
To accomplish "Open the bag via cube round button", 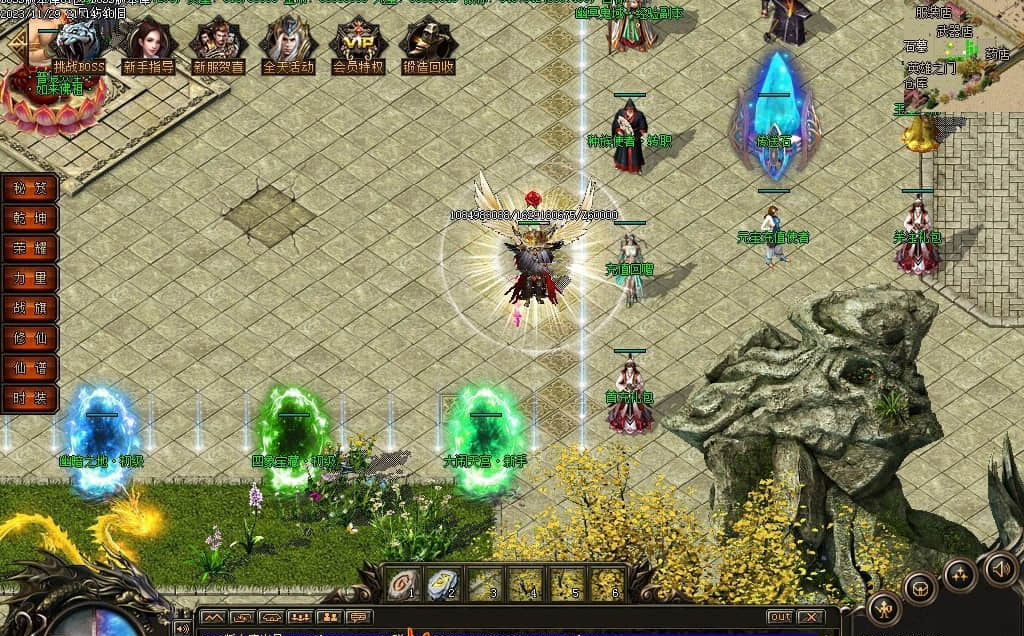I will coord(920,588).
